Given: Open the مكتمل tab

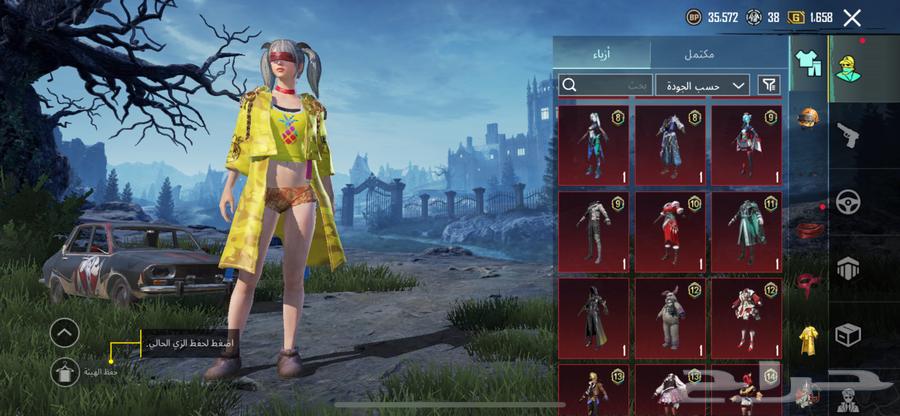Looking at the screenshot, I should tap(699, 54).
